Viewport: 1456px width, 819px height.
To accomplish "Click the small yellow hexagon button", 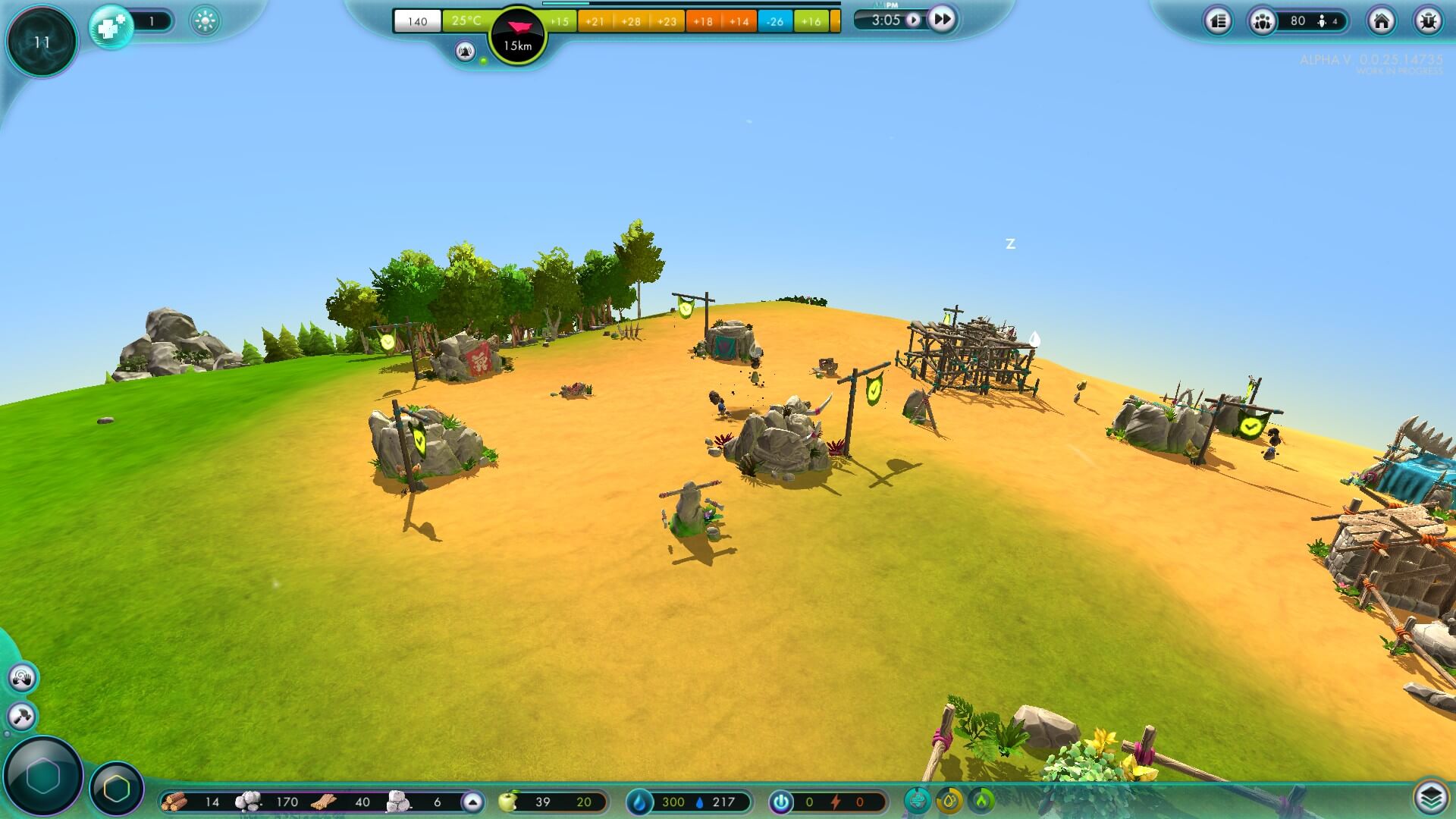I will 117,789.
